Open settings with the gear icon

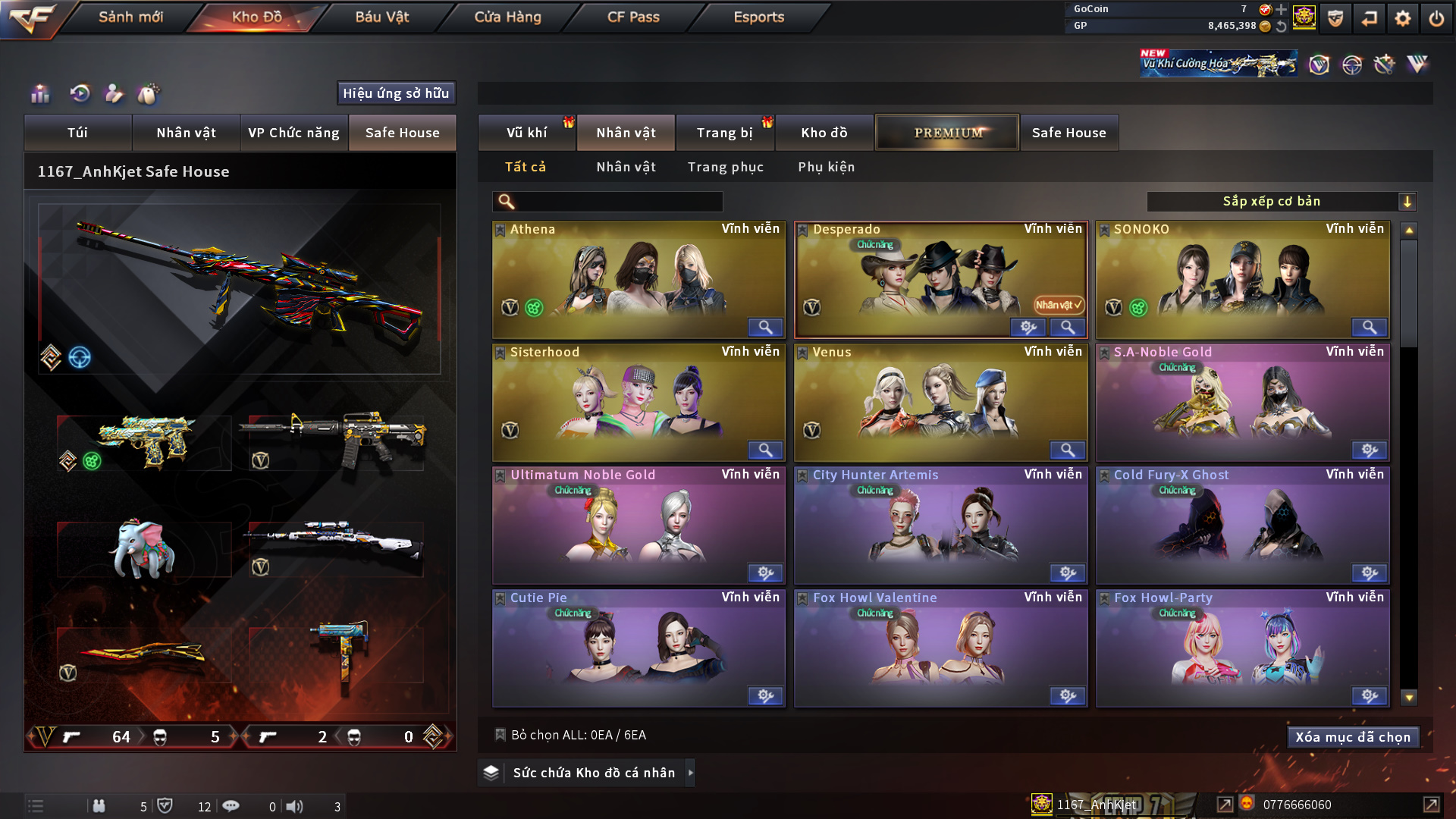pos(1402,18)
